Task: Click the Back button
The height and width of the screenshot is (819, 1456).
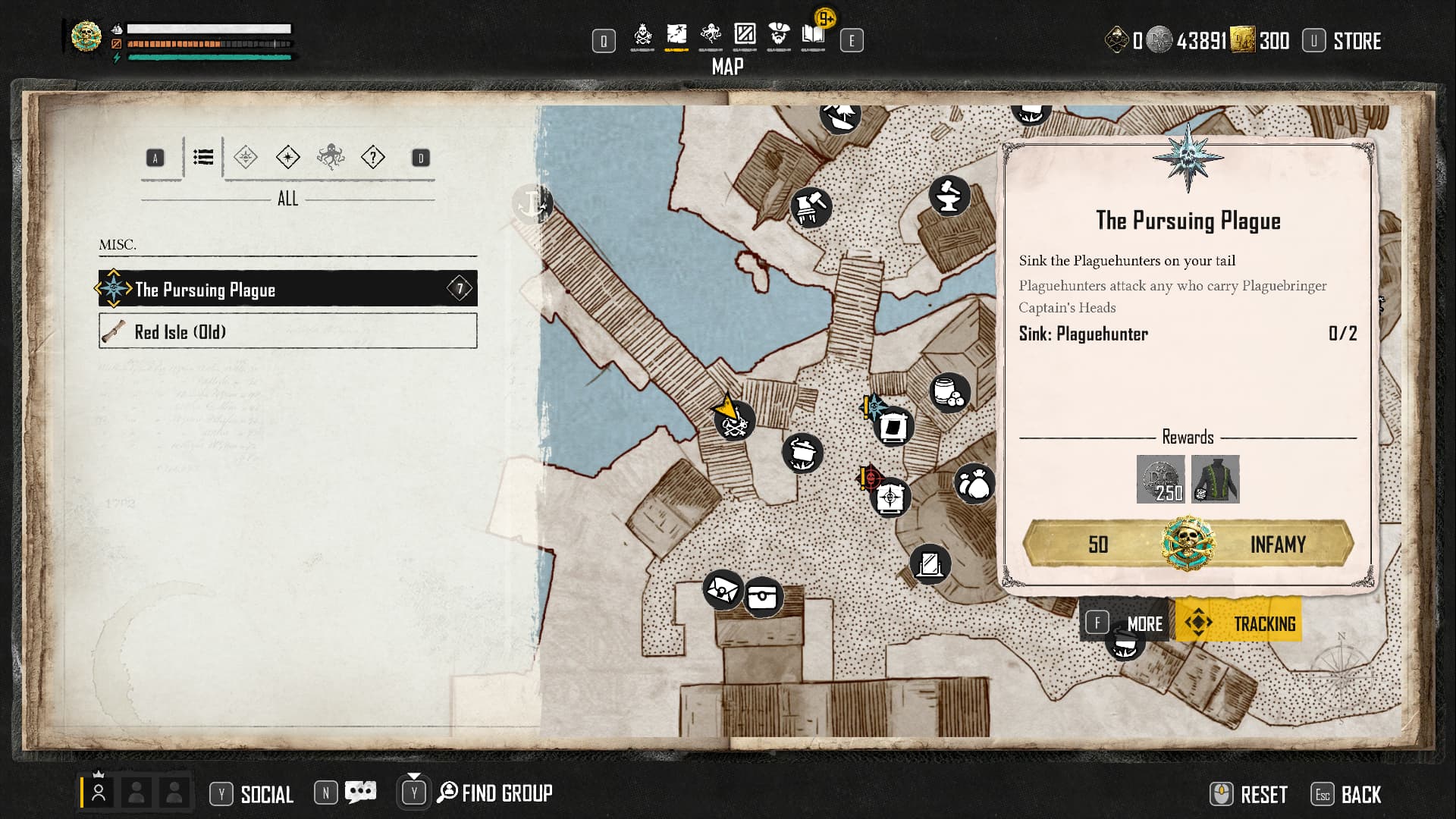Action: (1346, 795)
